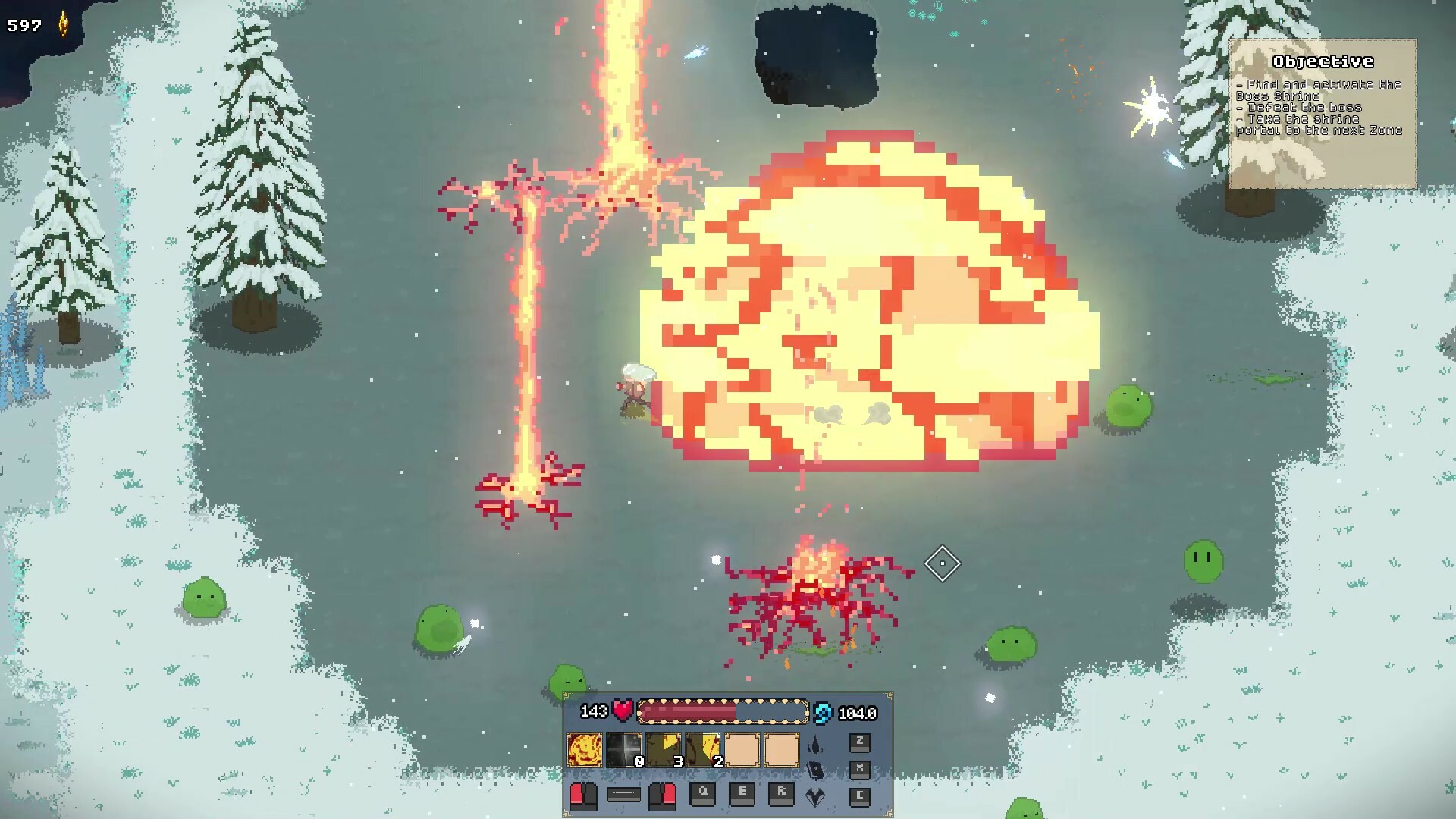Click the red health bar
This screenshot has width=1456, height=819.
tap(688, 711)
